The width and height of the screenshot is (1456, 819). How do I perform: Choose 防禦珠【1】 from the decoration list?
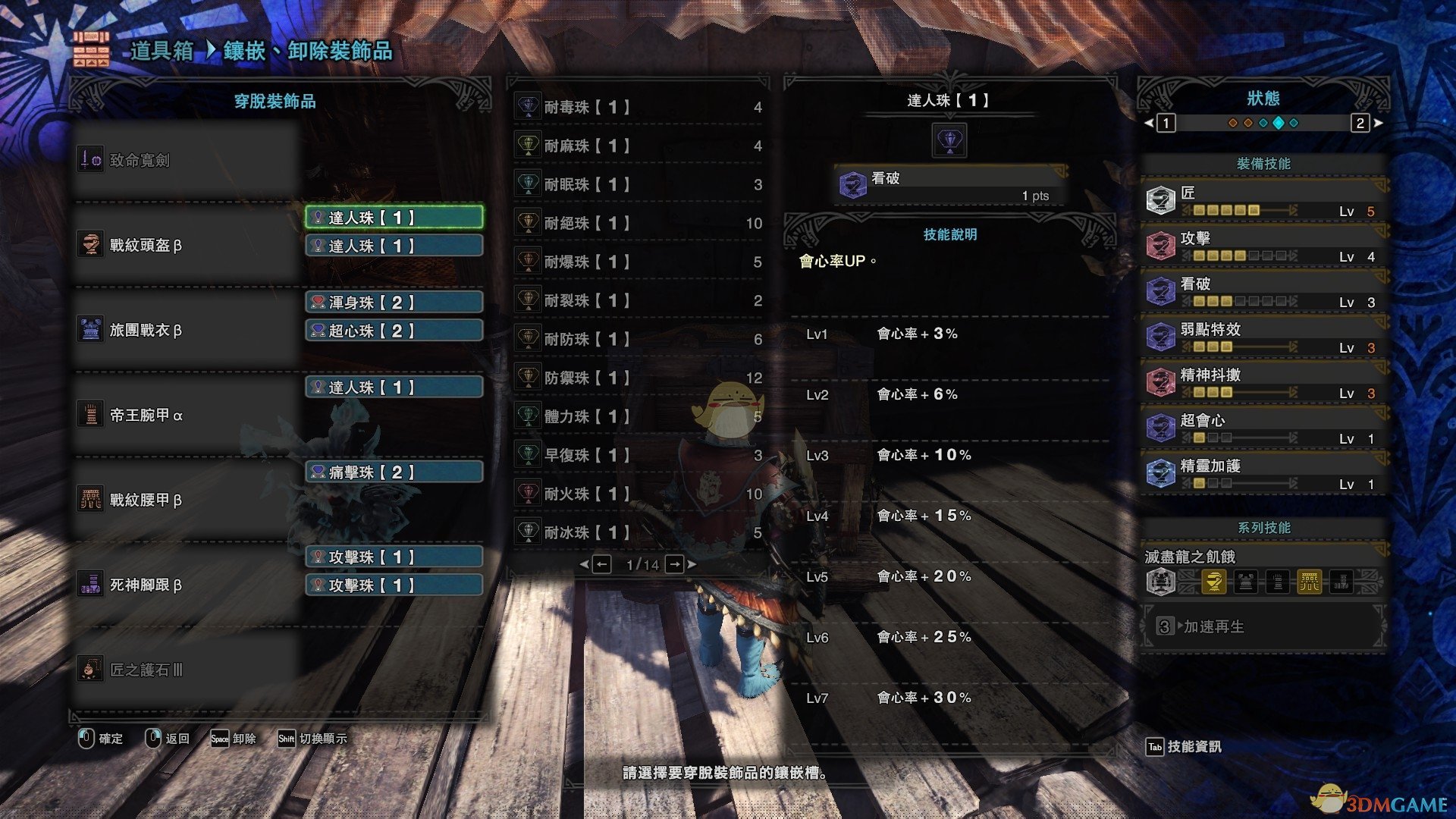[x=639, y=378]
